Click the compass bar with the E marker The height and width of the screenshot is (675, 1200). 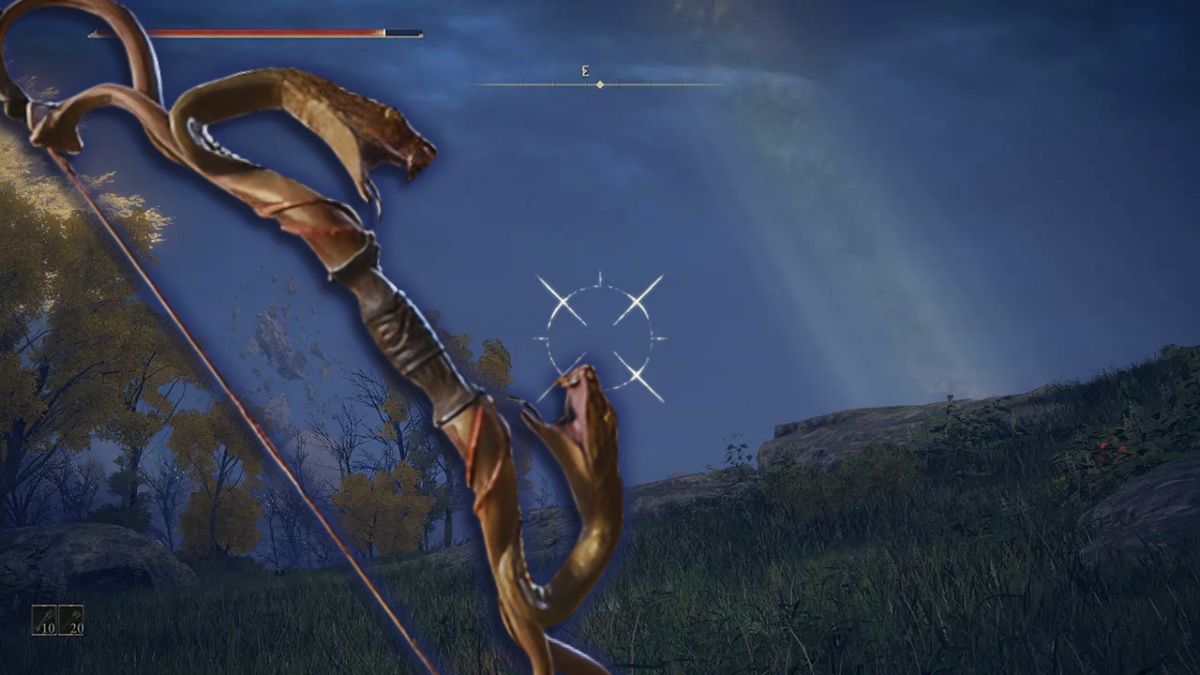[599, 84]
